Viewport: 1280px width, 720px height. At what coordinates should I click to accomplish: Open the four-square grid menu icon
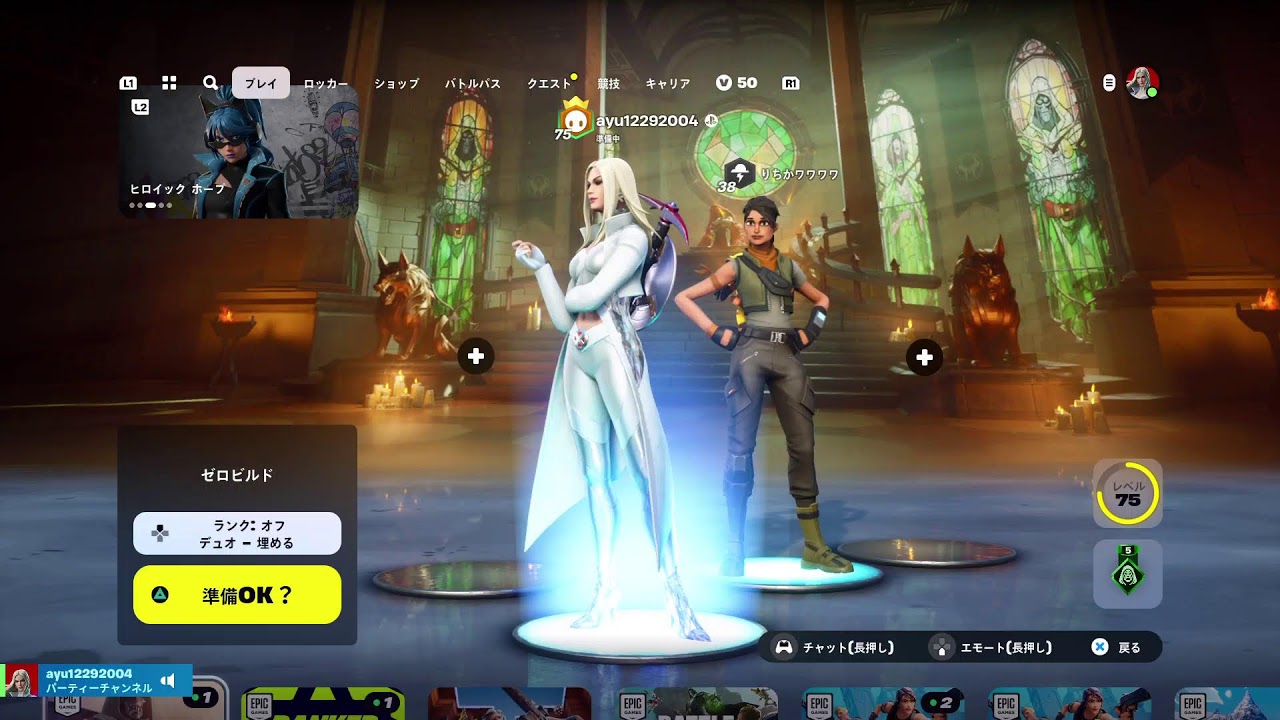tap(169, 83)
